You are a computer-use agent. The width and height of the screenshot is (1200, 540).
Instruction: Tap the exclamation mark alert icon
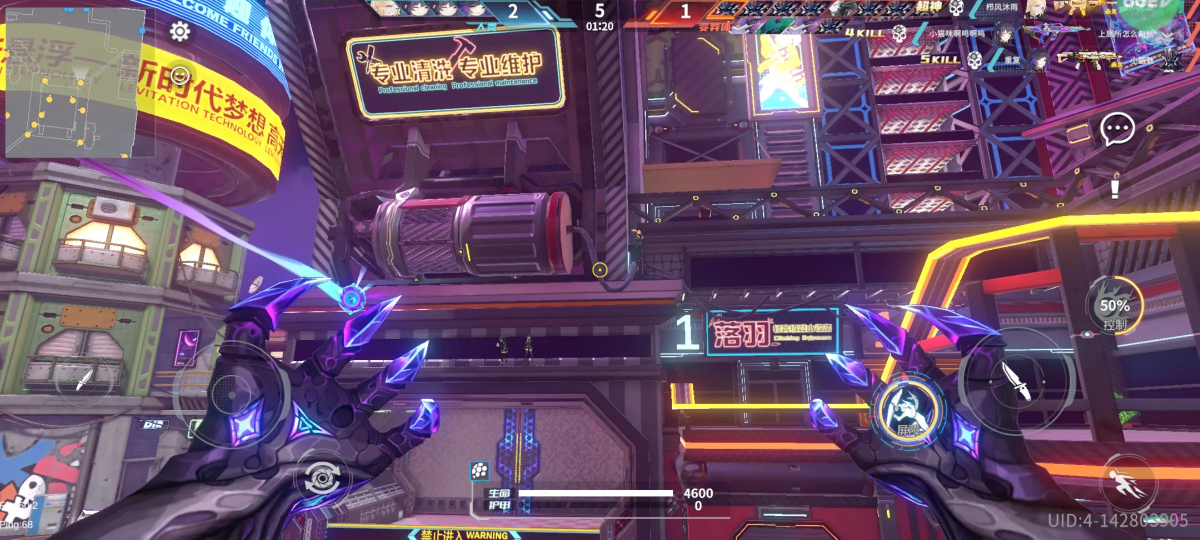point(1115,187)
